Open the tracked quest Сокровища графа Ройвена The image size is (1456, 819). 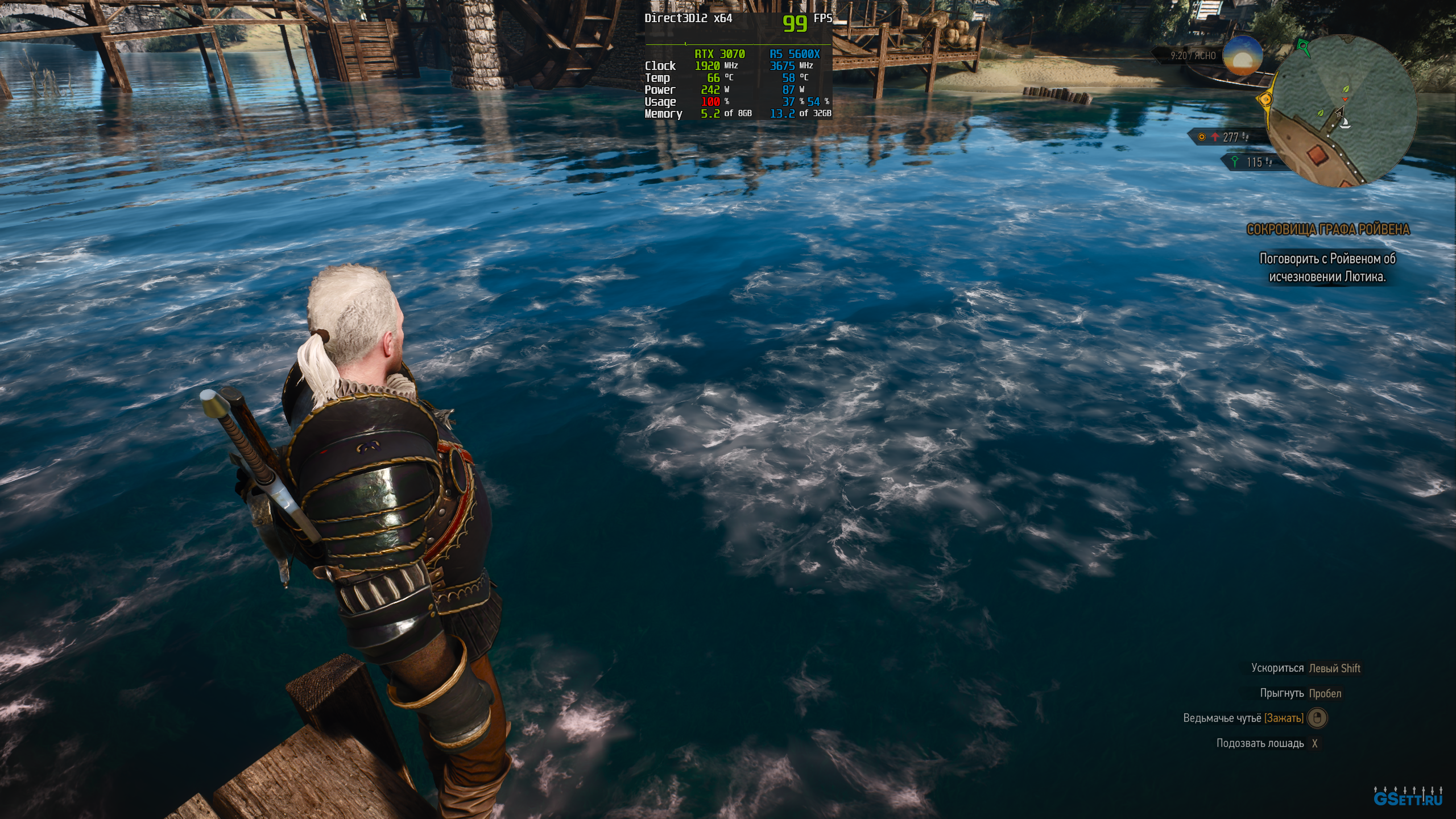click(1327, 229)
